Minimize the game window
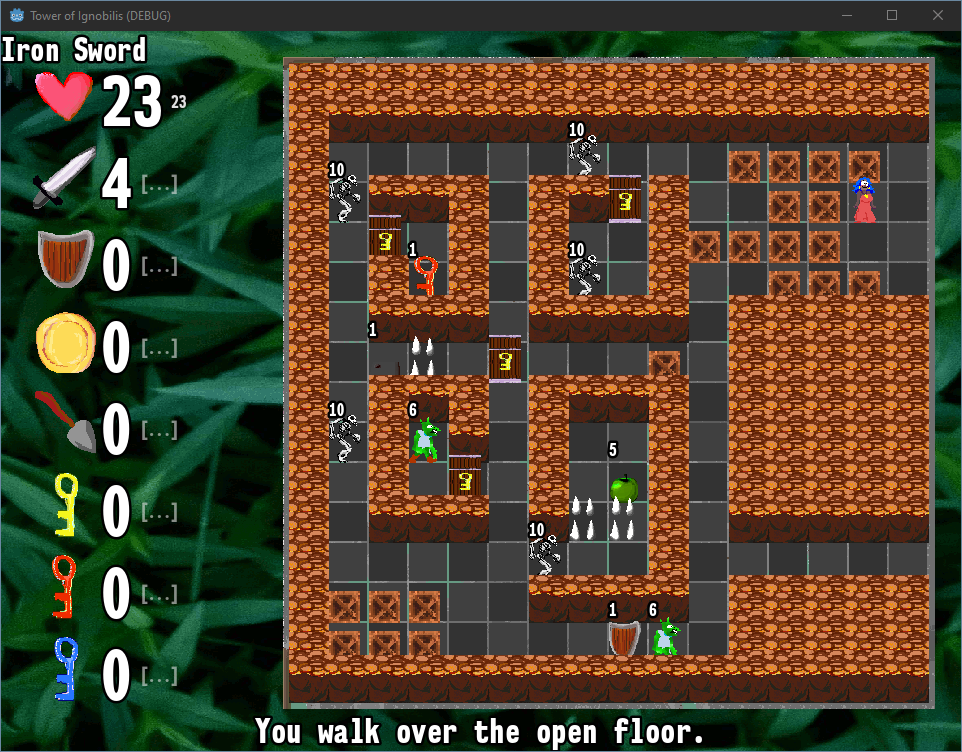 [x=846, y=15]
